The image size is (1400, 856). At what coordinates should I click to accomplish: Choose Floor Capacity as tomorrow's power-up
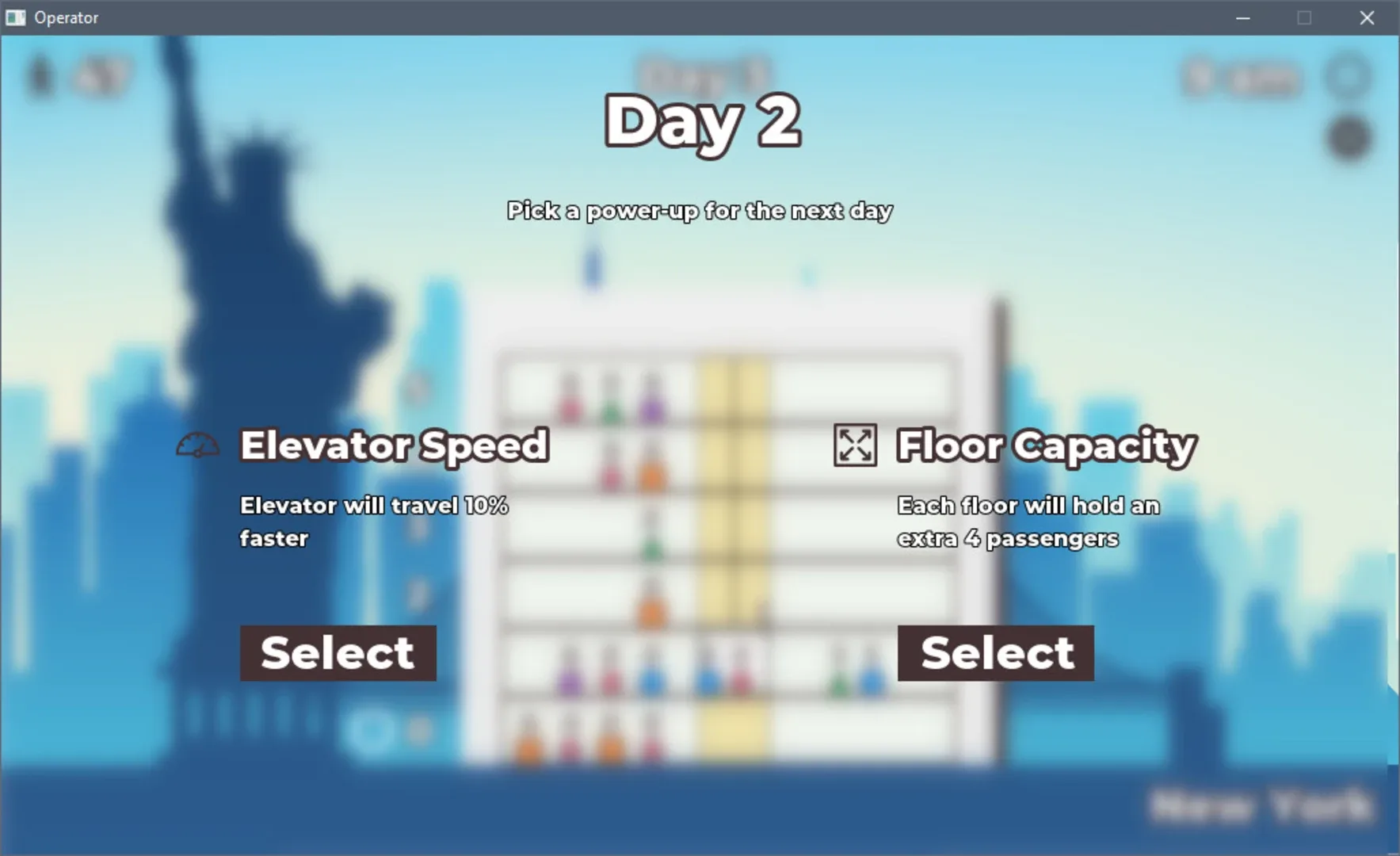pyautogui.click(x=994, y=652)
